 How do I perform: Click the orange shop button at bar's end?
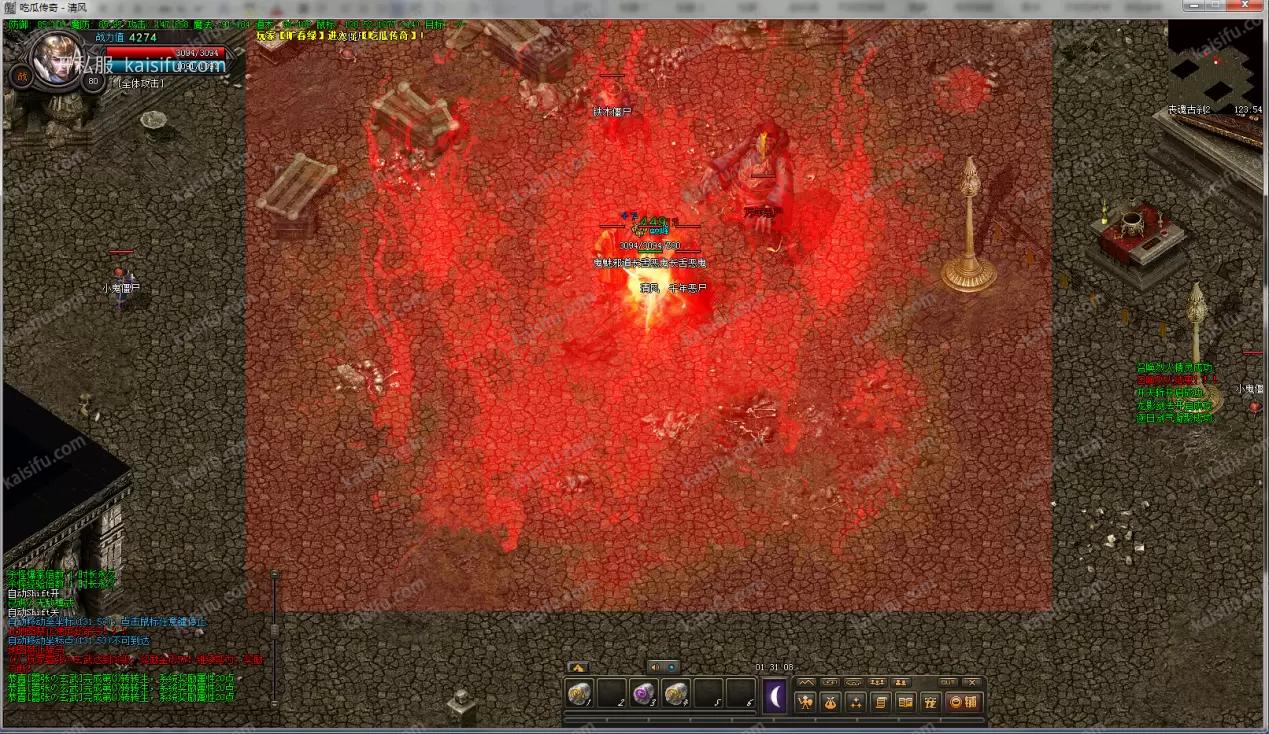963,702
